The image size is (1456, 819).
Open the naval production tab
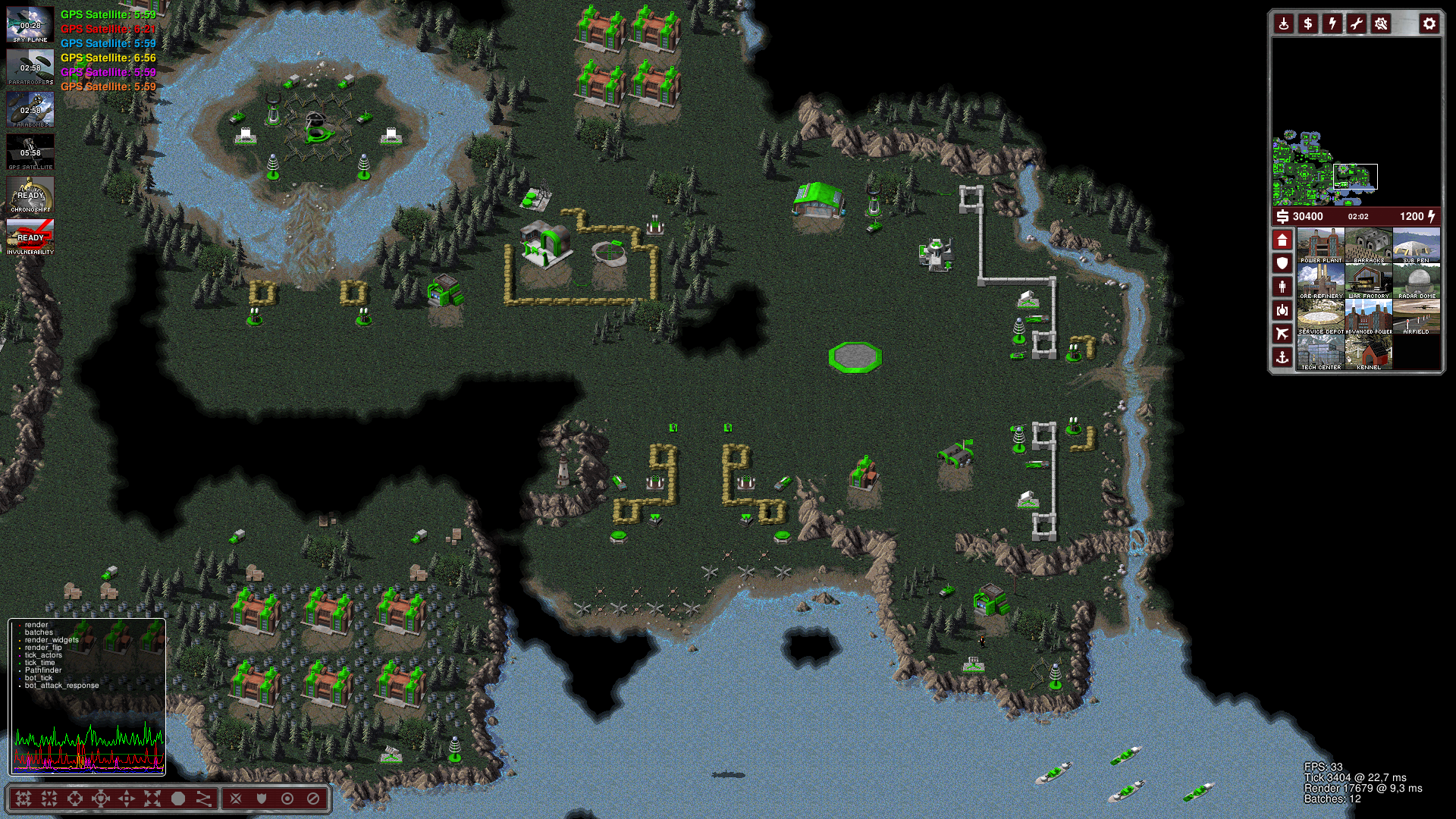[x=1282, y=357]
